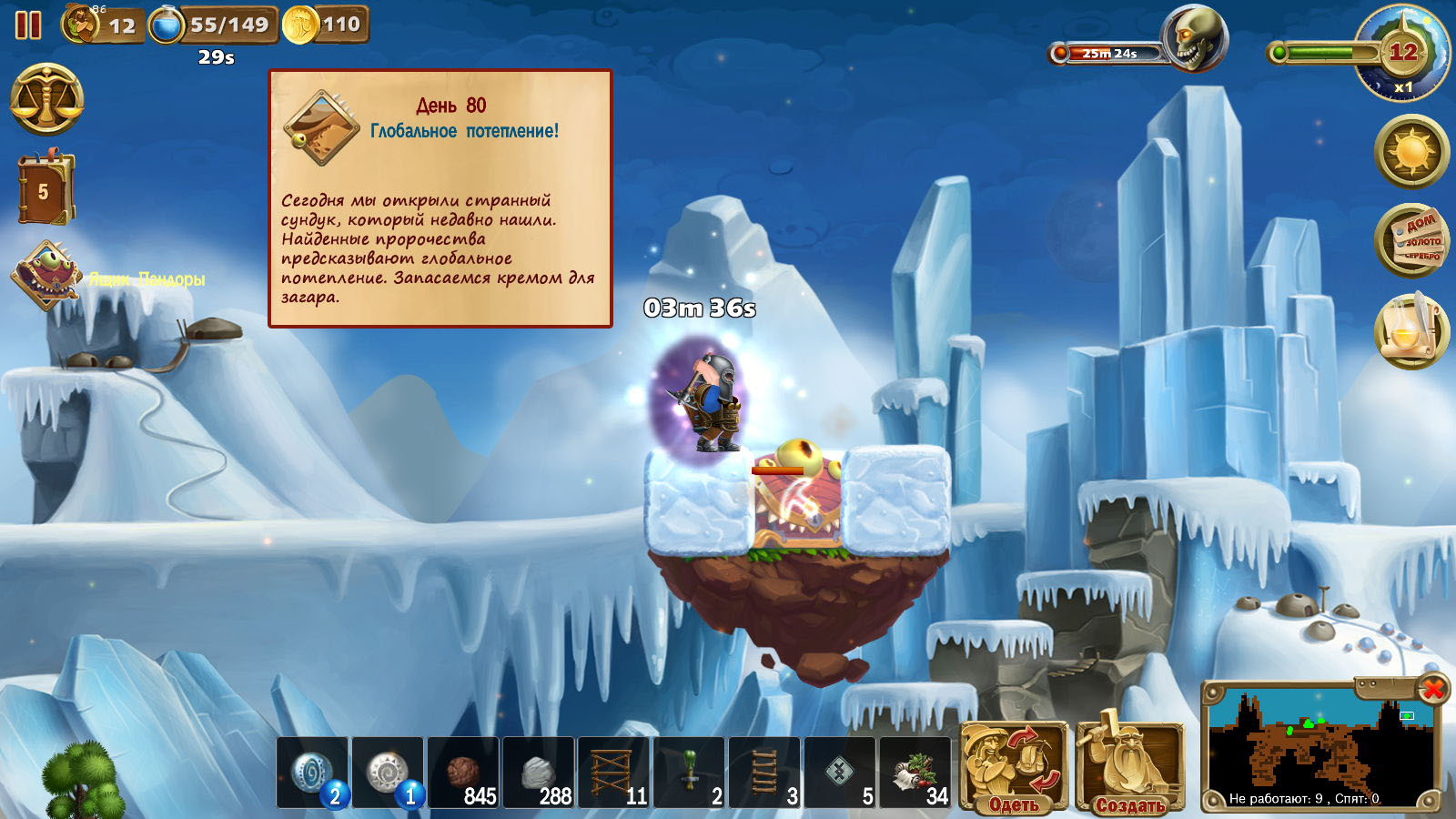Image resolution: width=1456 pixels, height=819 pixels.
Task: Select the Pandora's Box quest icon
Action: [x=46, y=276]
